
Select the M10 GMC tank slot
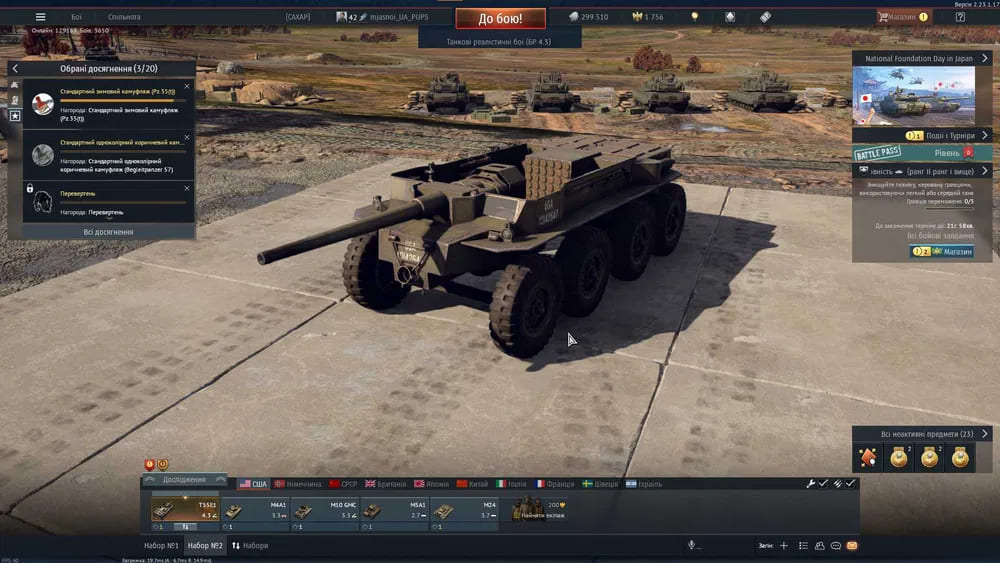(328, 511)
